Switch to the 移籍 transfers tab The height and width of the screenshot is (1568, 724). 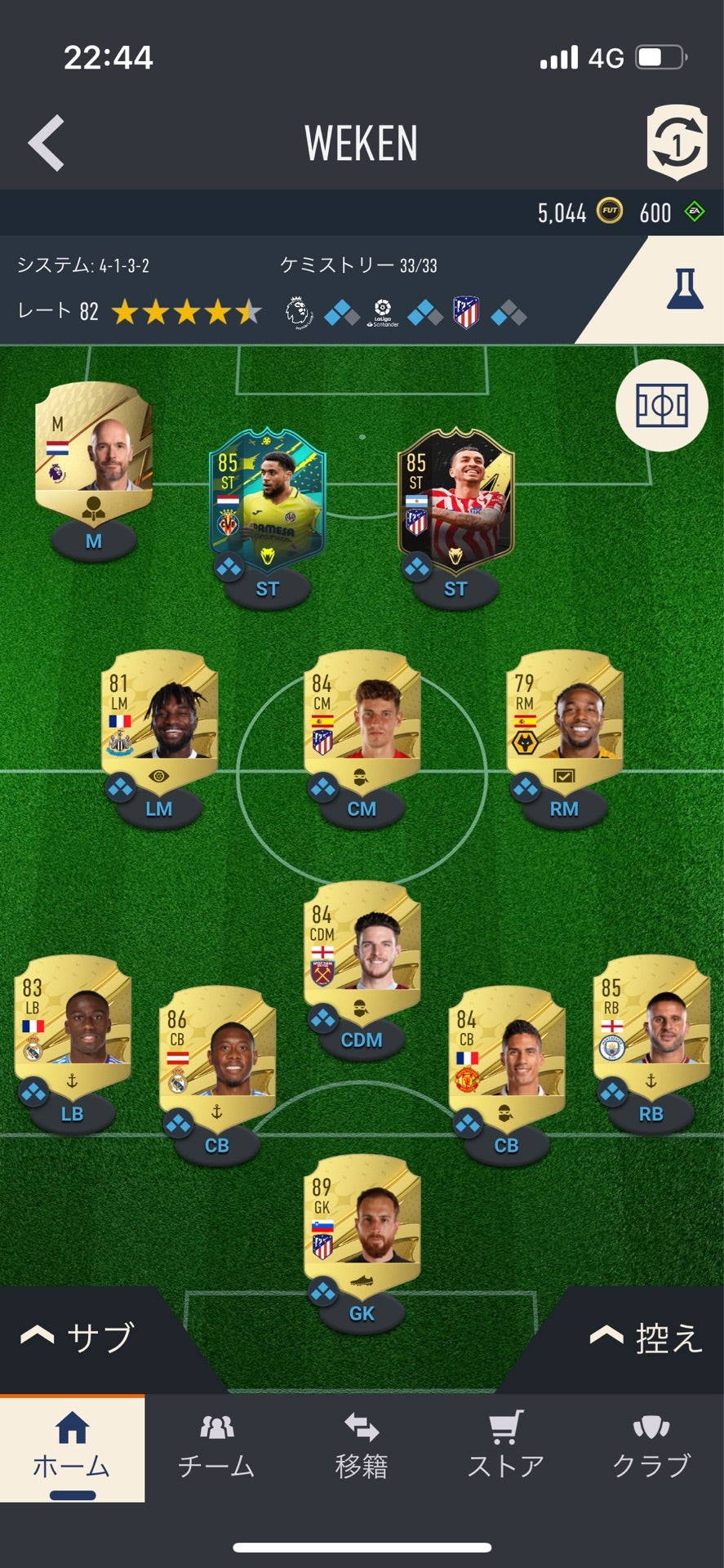point(362,1447)
